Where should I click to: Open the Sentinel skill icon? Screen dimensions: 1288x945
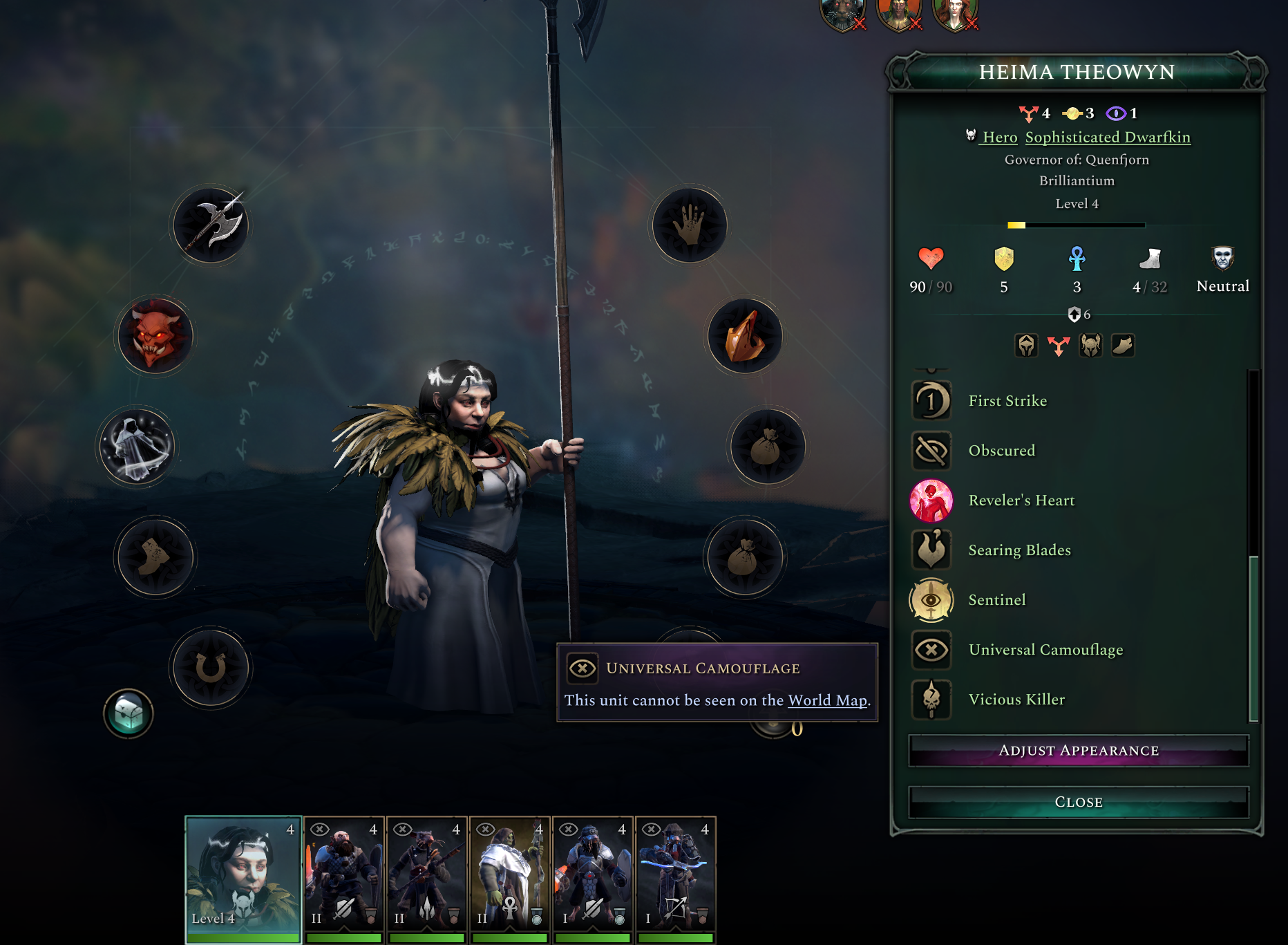931,599
